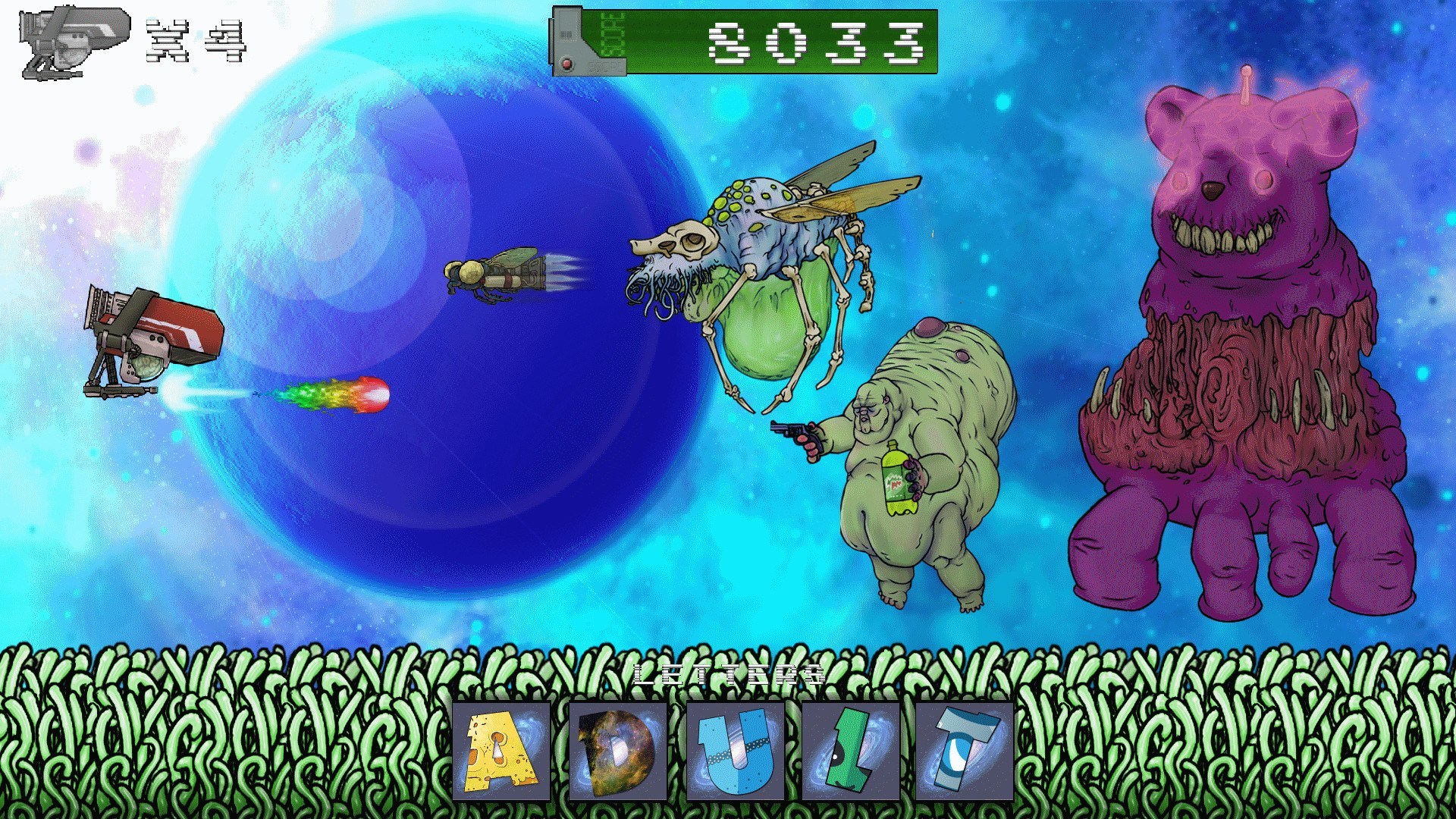Select the blue letter U tile
The width and height of the screenshot is (1456, 819).
tap(732, 751)
